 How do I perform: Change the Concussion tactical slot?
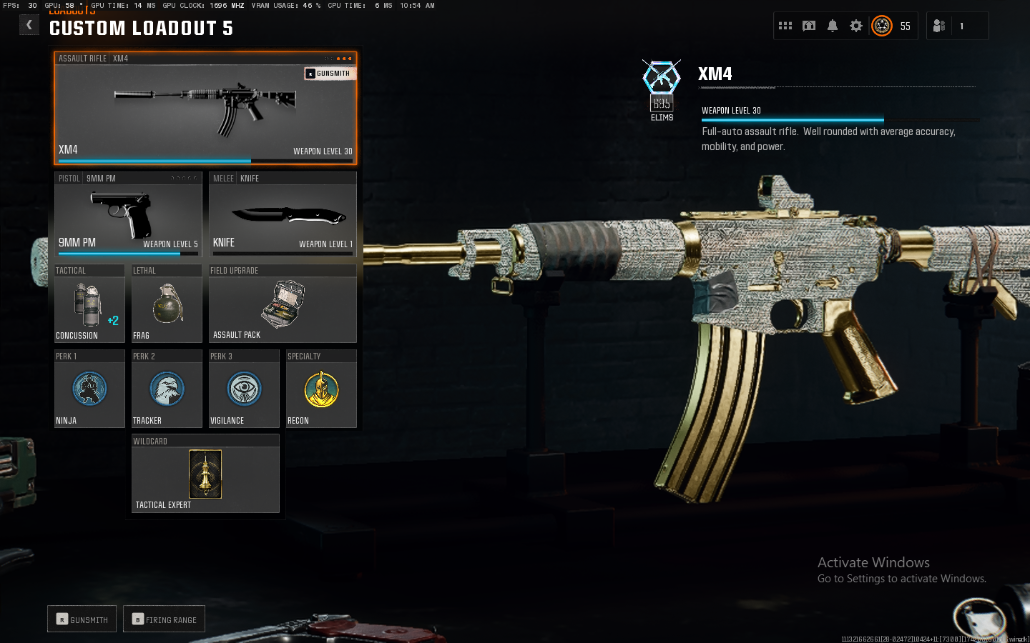click(x=89, y=304)
